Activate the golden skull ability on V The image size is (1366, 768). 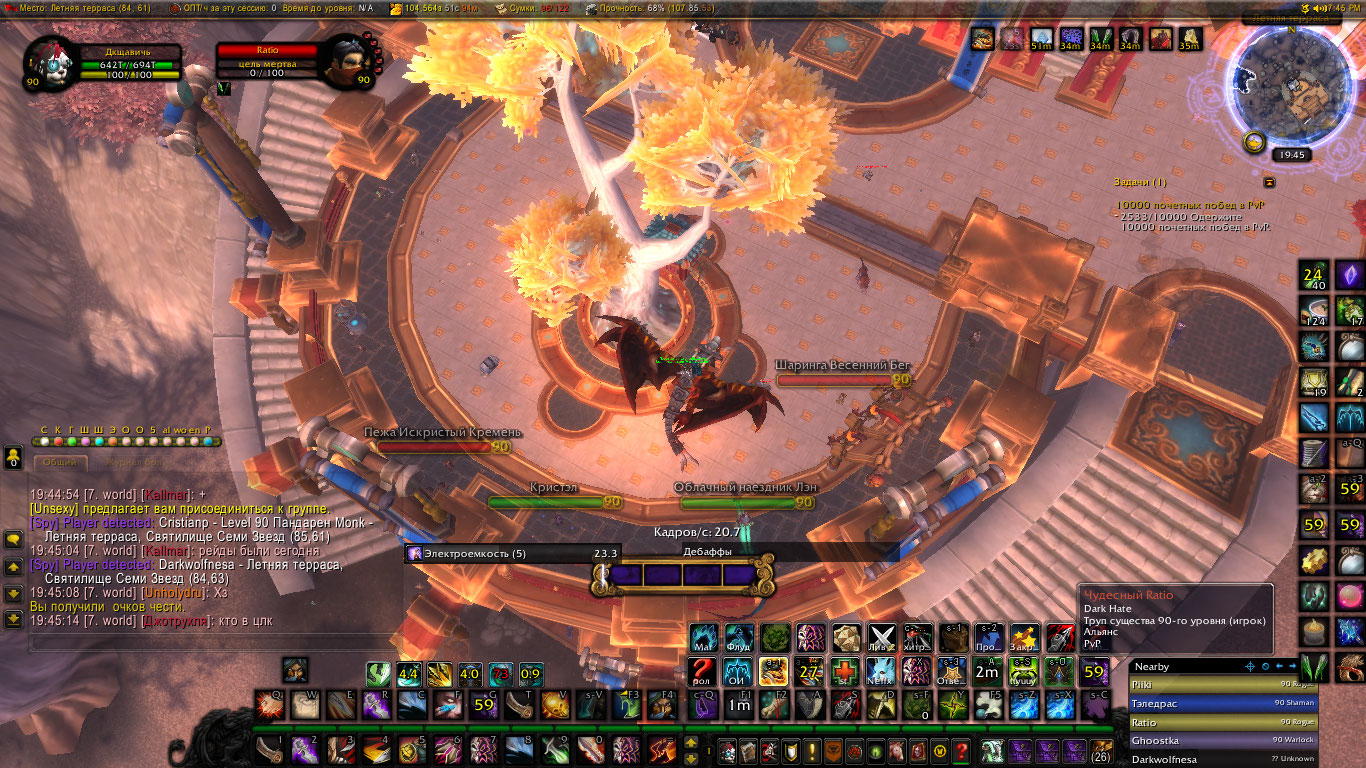[x=554, y=705]
